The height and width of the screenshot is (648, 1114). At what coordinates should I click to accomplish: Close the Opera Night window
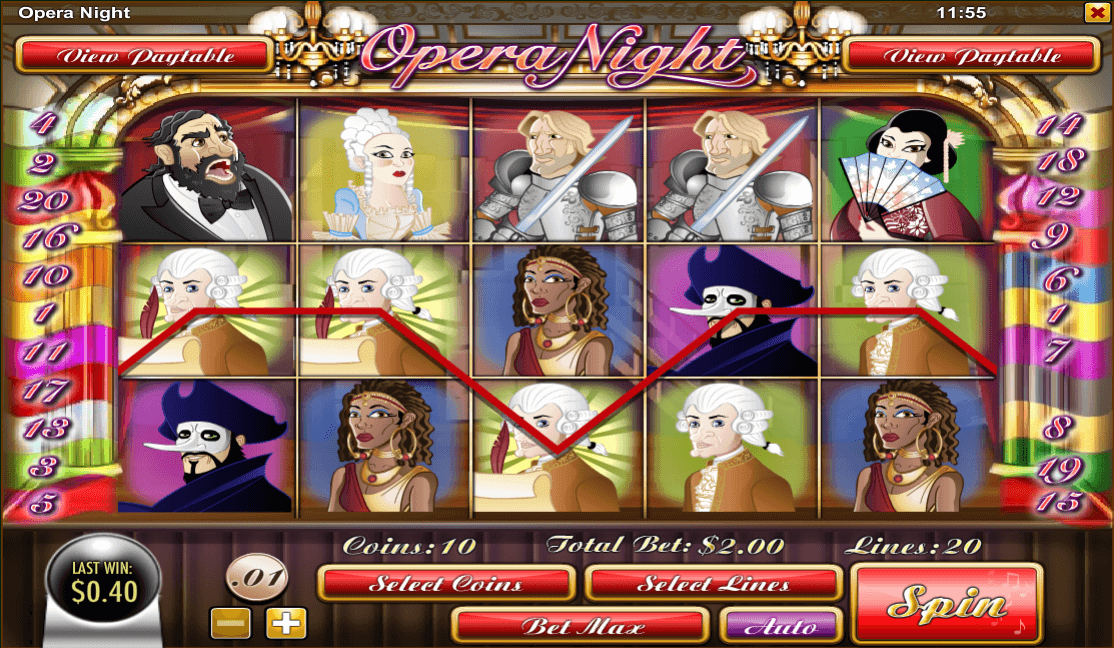point(1095,13)
